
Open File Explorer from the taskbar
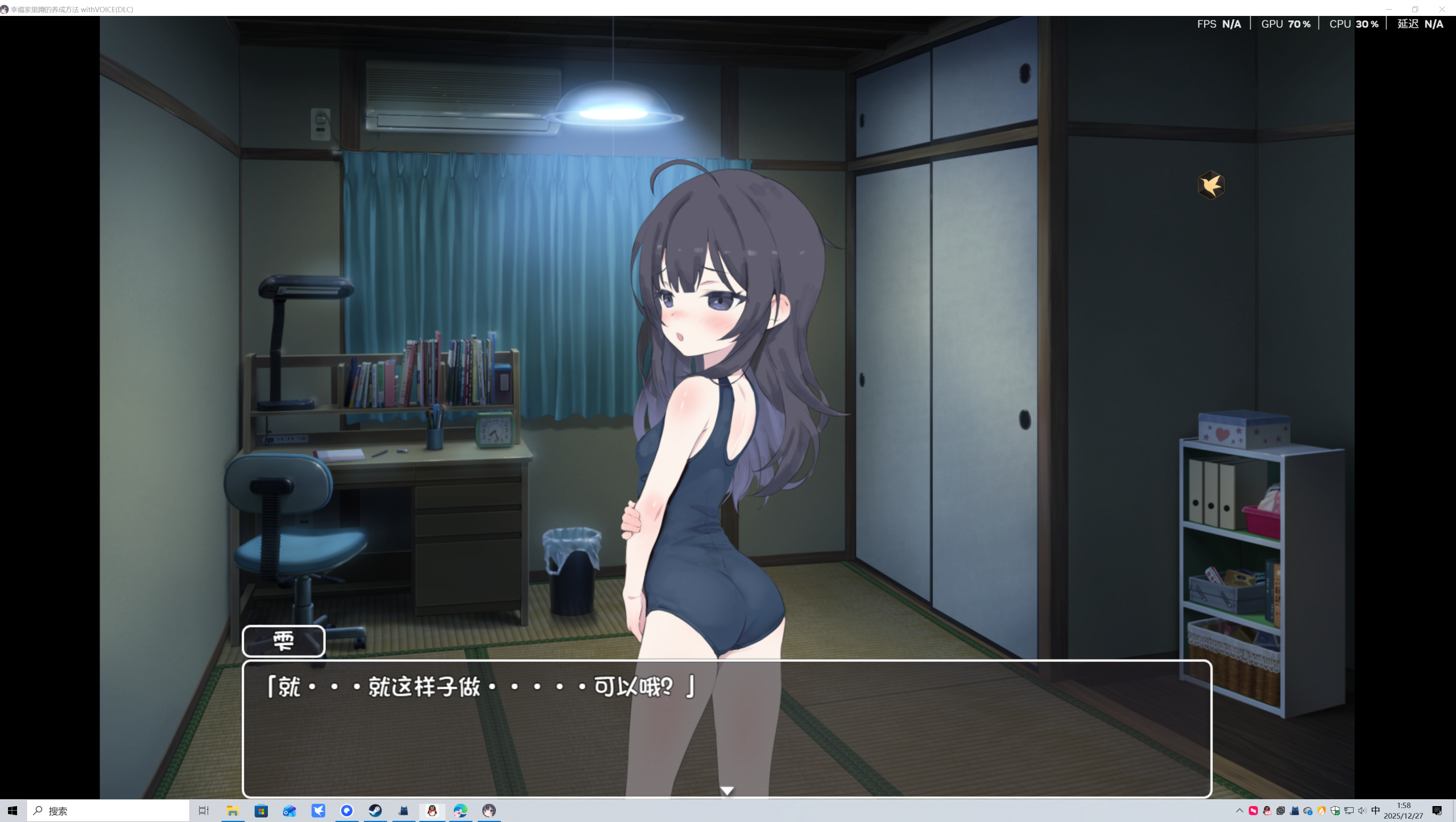point(233,811)
